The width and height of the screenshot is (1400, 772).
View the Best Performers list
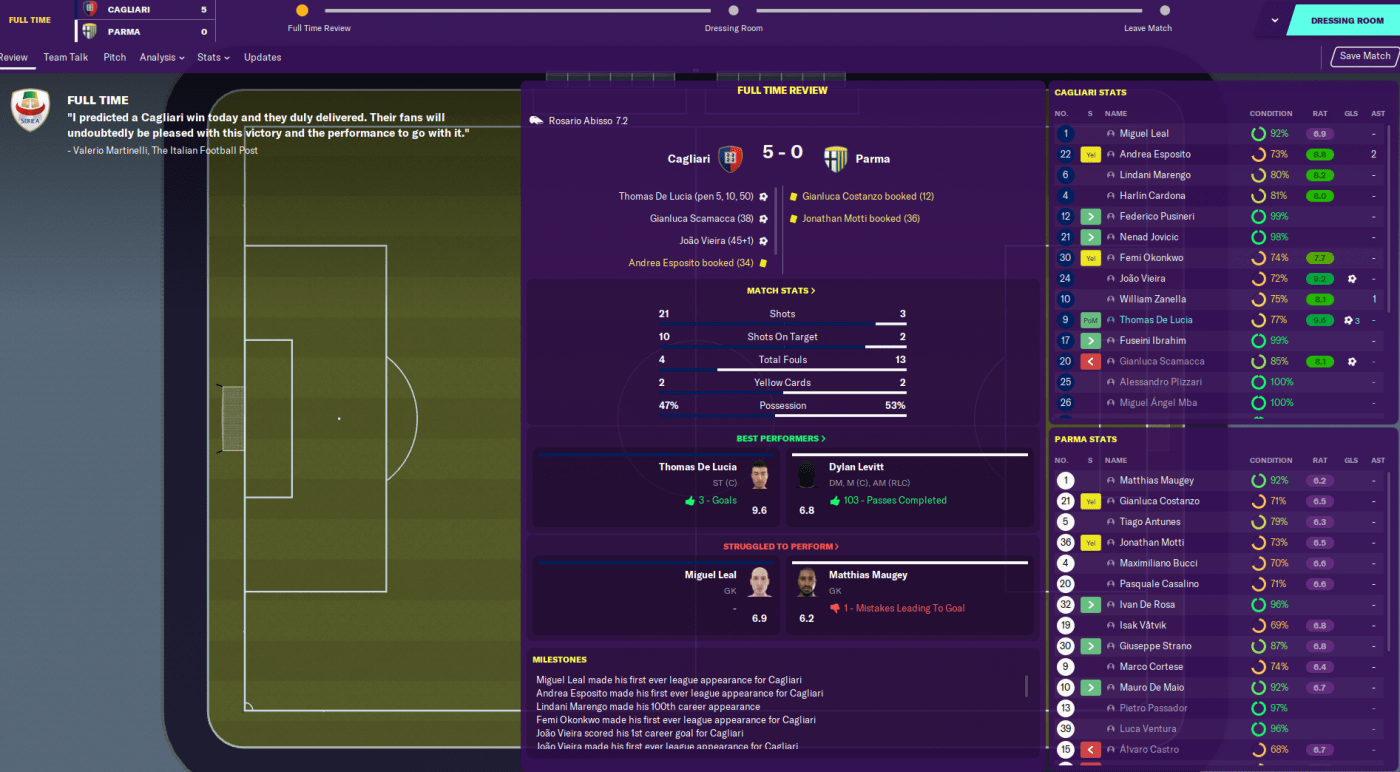click(x=781, y=439)
